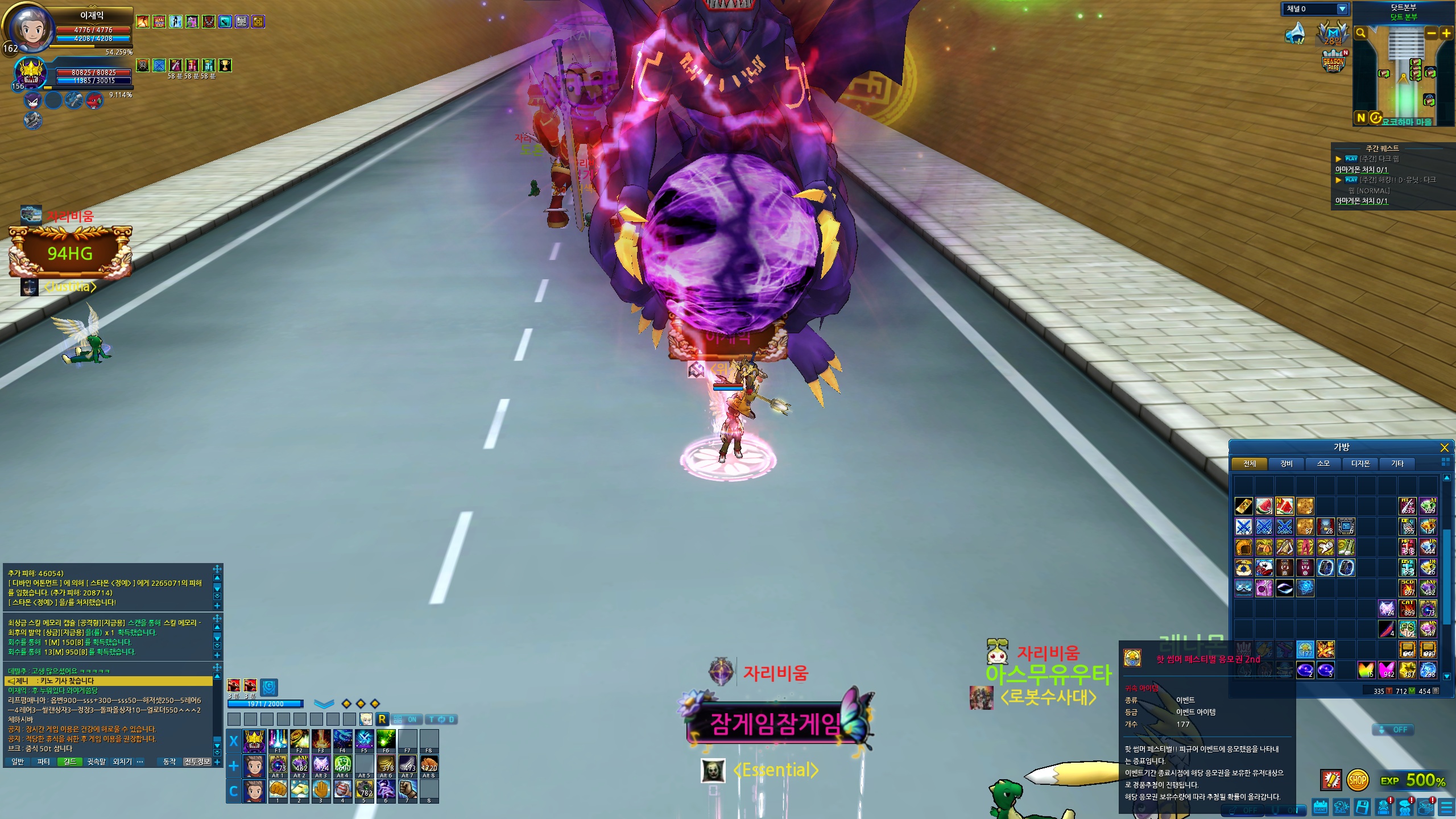The image size is (1456, 819).
Task: Zoom out the minimap with minus button
Action: point(1432,33)
